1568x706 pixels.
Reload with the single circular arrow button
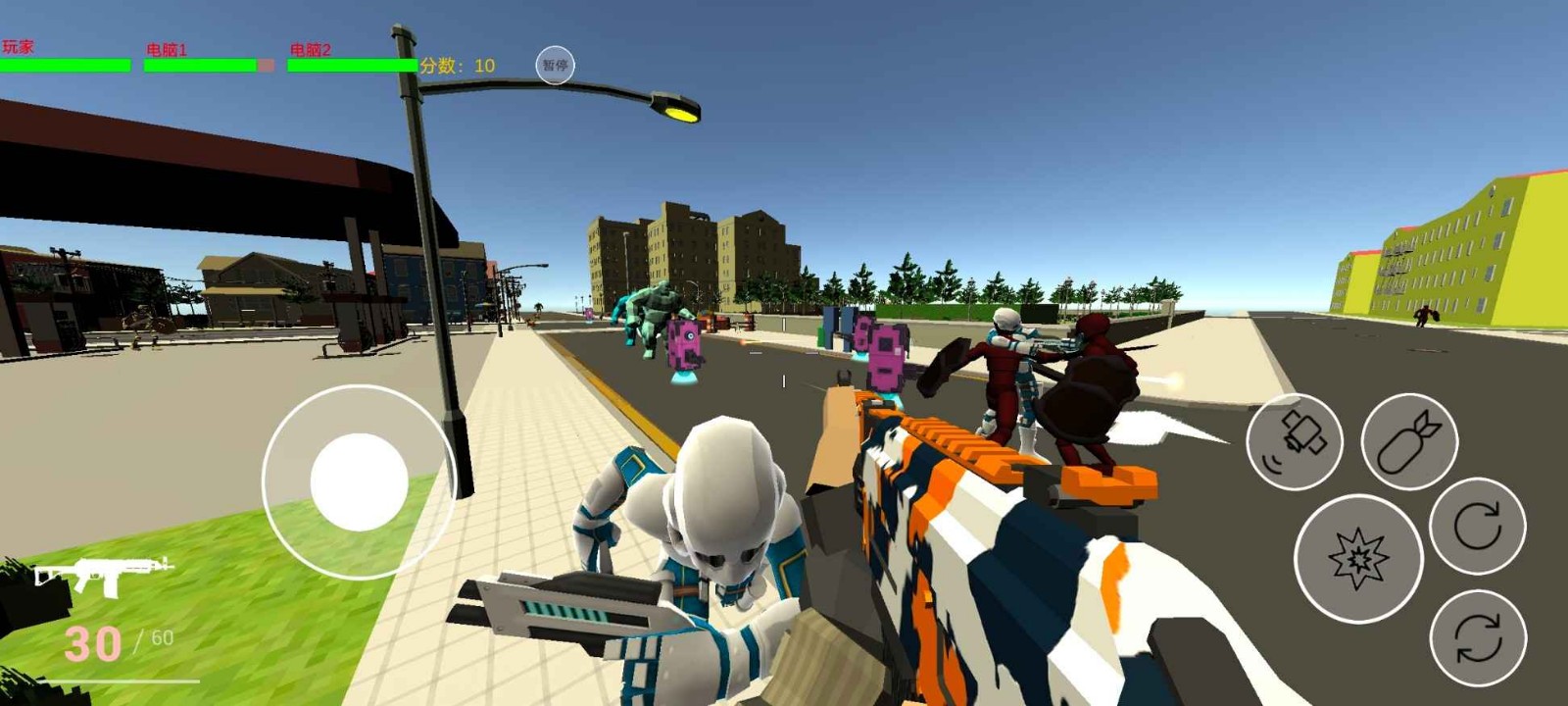[x=1477, y=526]
